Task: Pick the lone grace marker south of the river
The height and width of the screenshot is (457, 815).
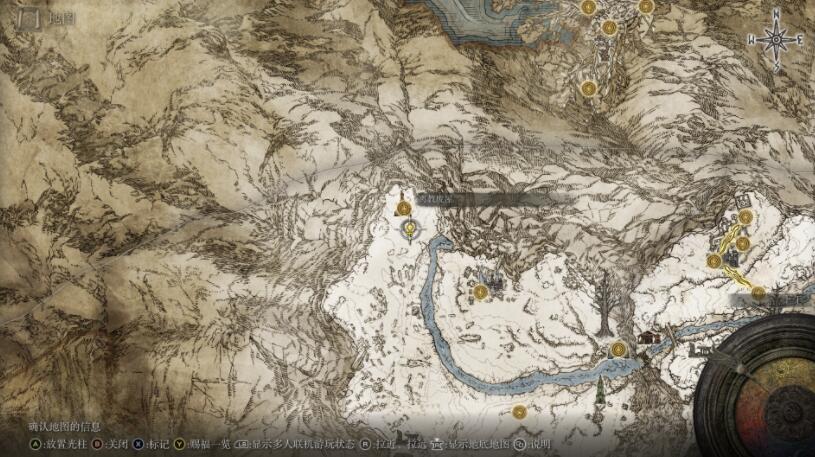Action: coord(518,411)
